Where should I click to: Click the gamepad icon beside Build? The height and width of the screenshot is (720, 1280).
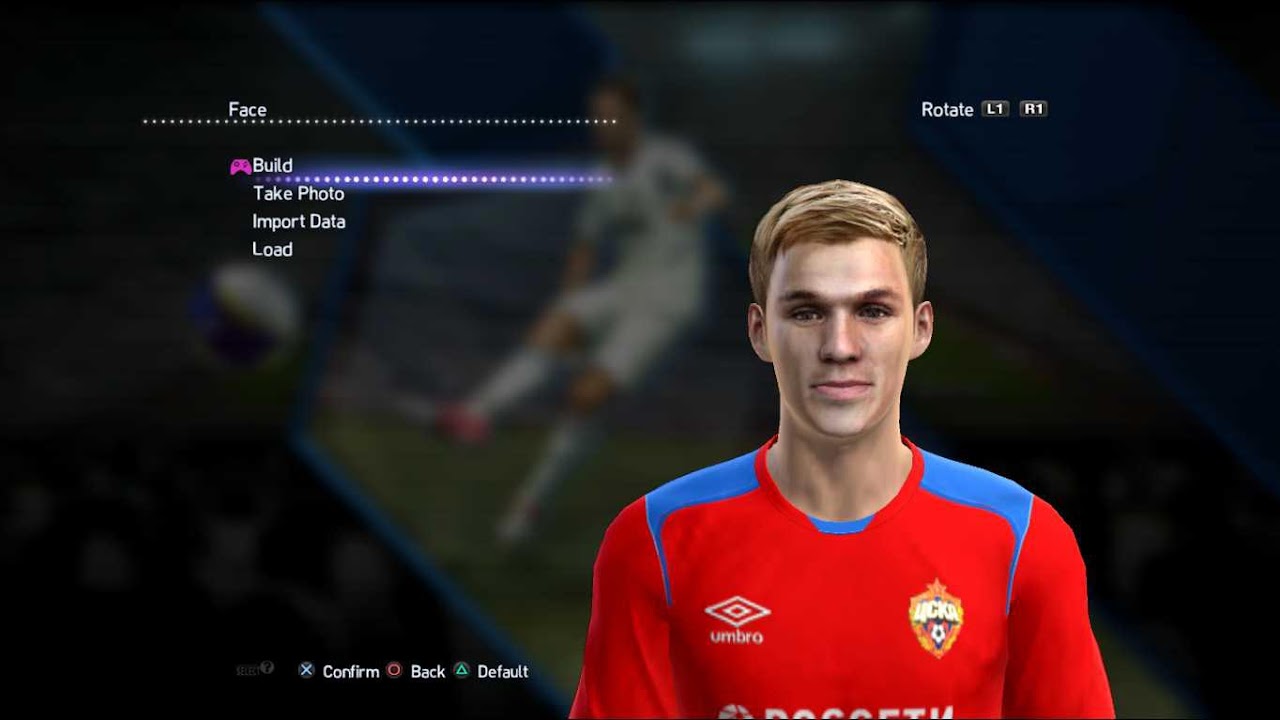click(240, 164)
